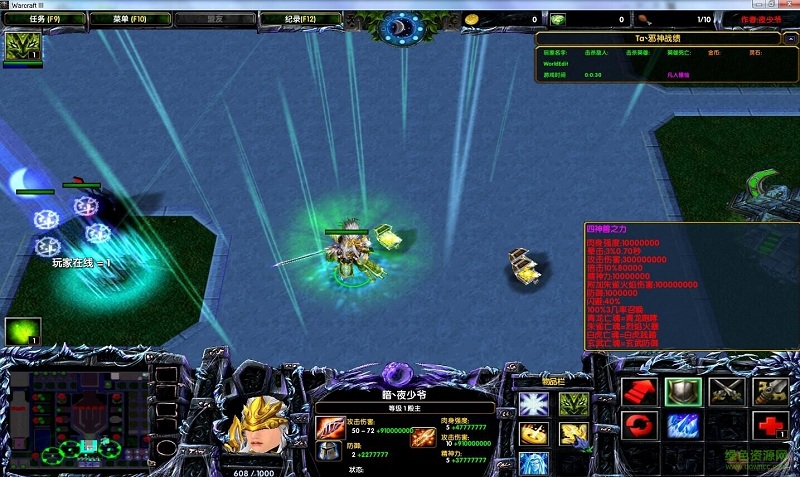Screen dimensions: 800x477
Task: Activate the sword hilt command icon
Action: pyautogui.click(x=768, y=392)
